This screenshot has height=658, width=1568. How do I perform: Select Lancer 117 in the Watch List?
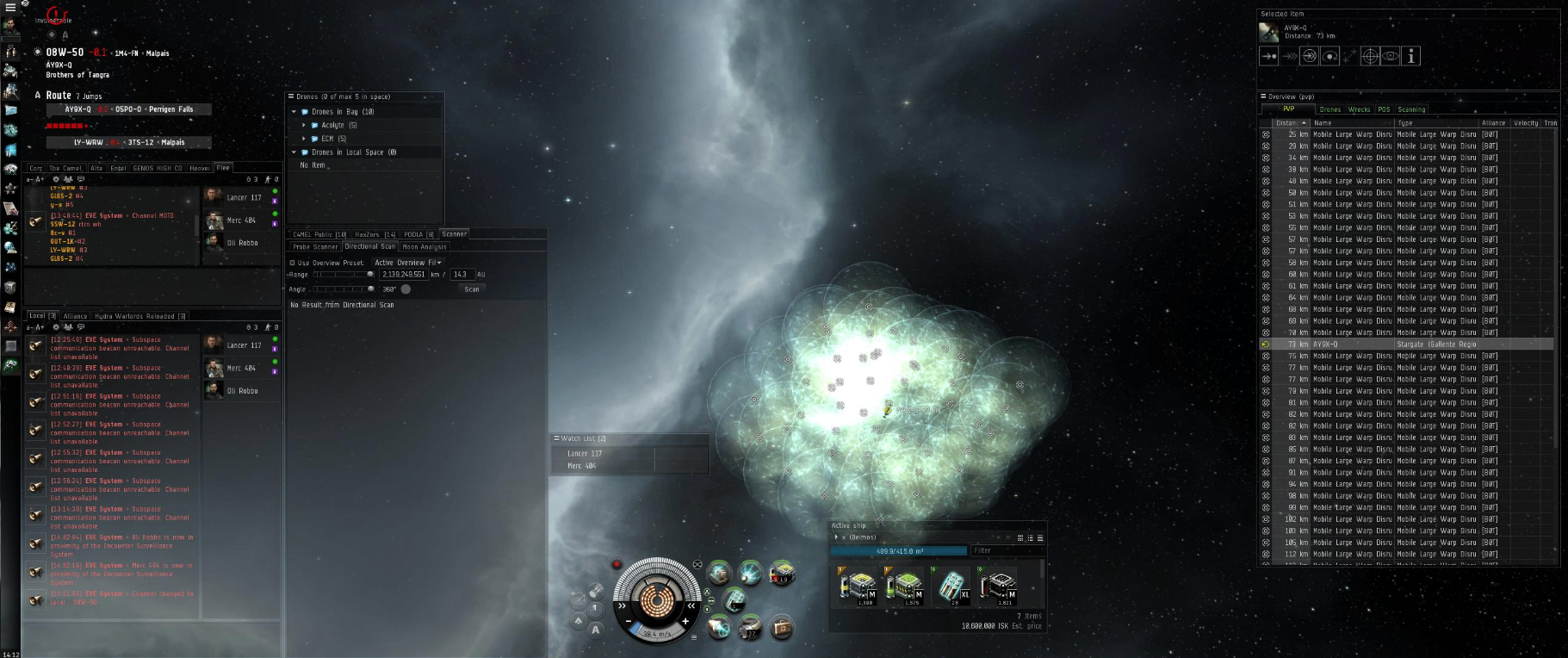click(x=585, y=454)
